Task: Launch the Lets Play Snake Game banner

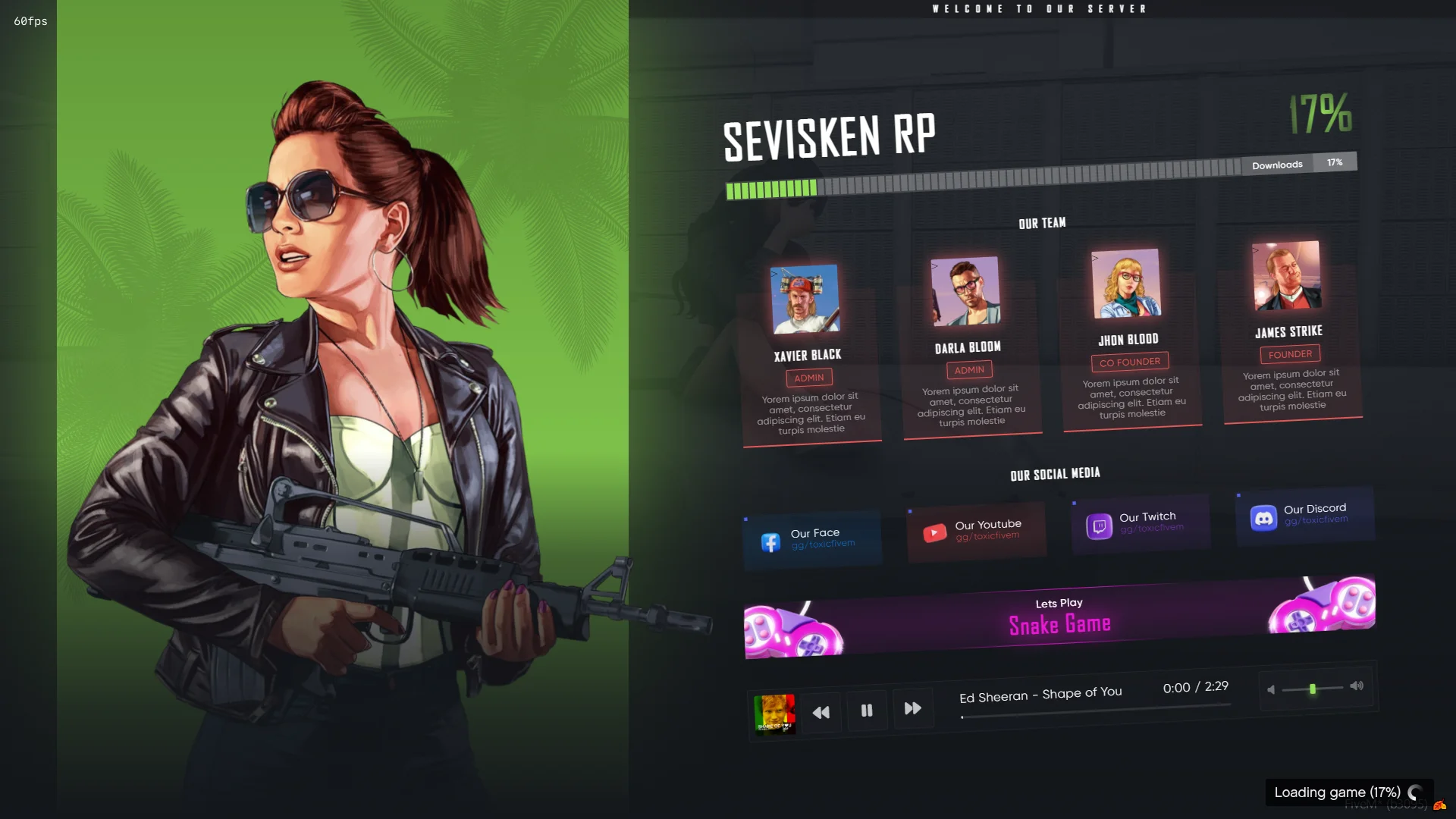Action: point(1059,617)
